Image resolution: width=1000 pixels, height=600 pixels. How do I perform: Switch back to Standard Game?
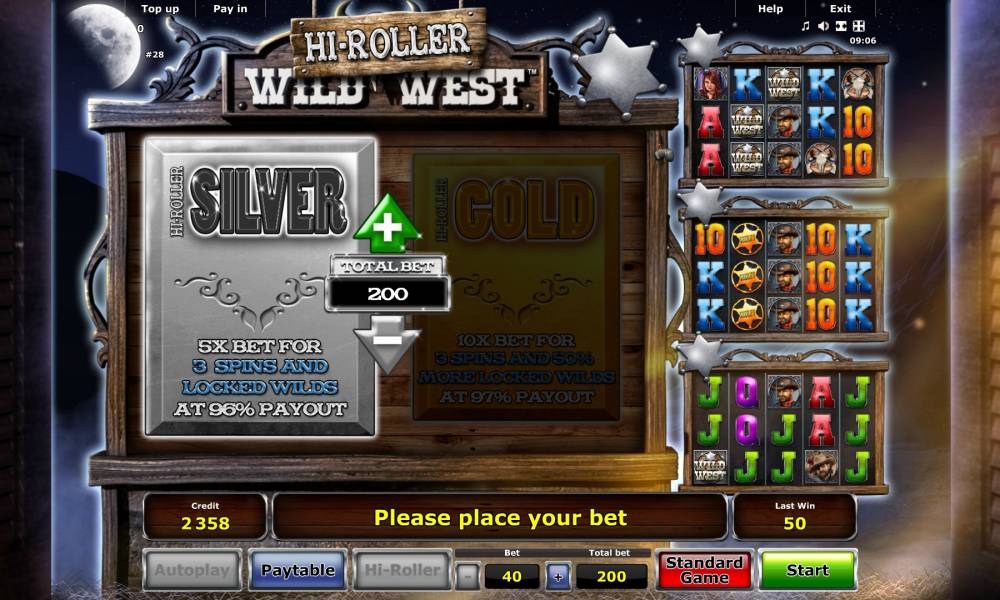point(704,570)
